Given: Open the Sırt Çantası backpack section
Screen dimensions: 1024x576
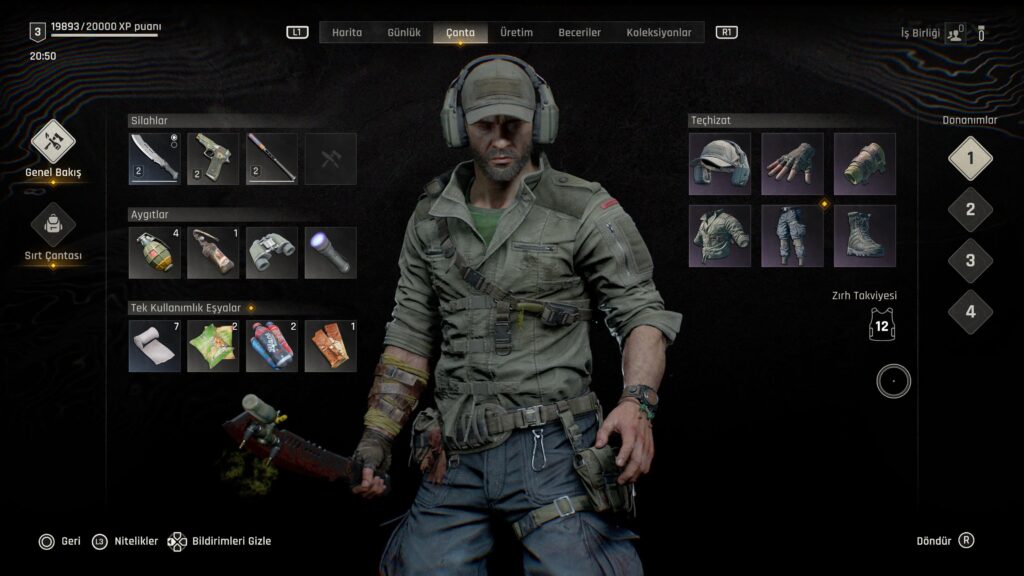Looking at the screenshot, I should click(x=53, y=226).
